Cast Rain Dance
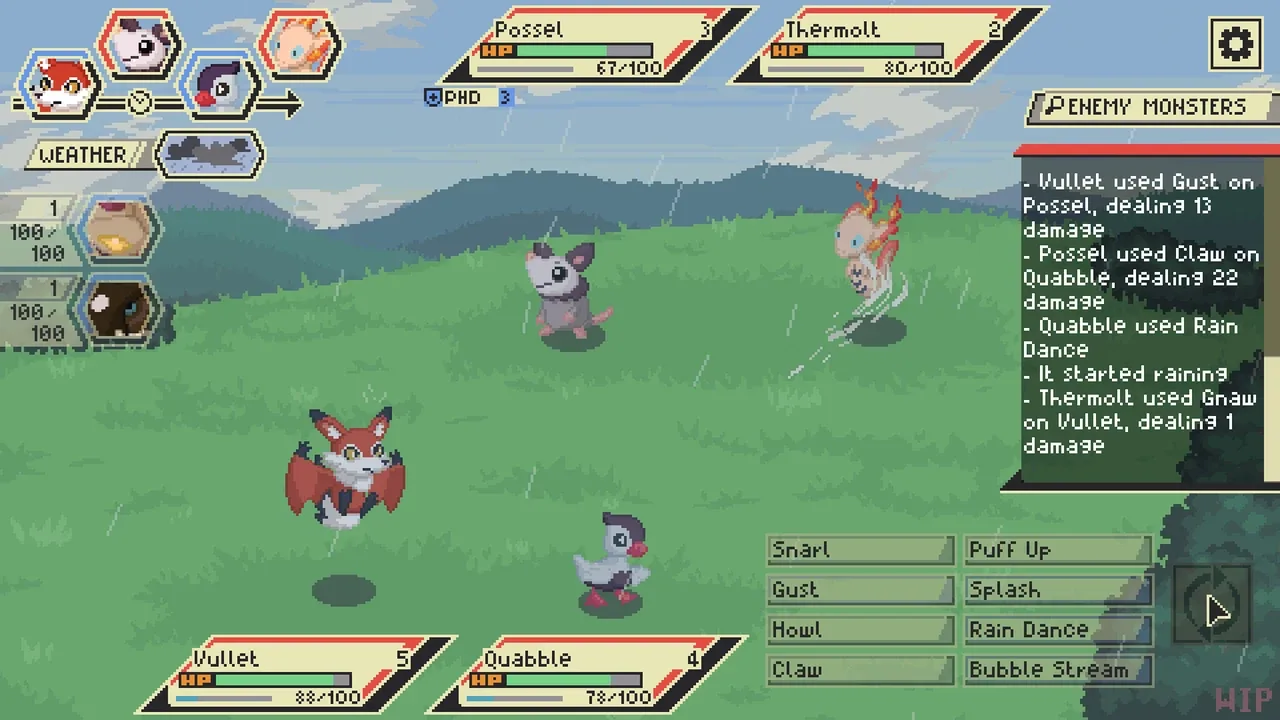The width and height of the screenshot is (1280, 720). [x=1058, y=630]
